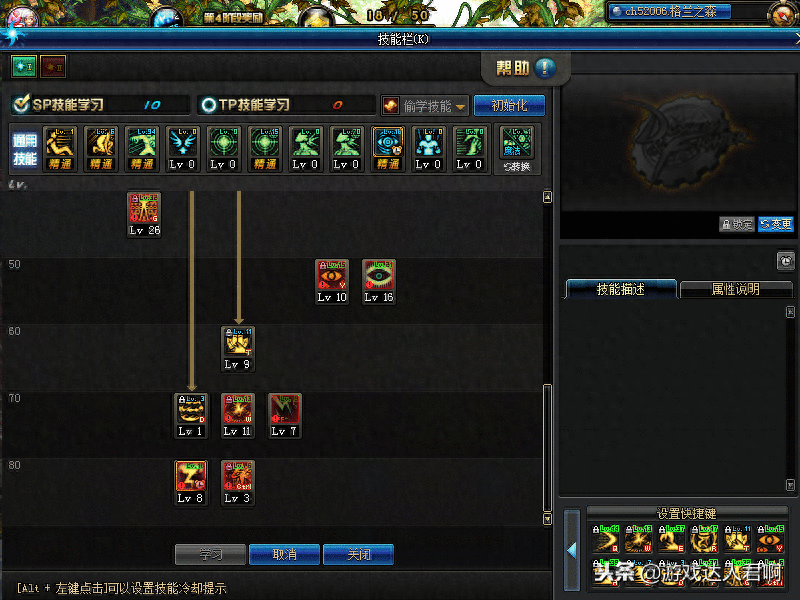Click the 切换 switch skill icon
This screenshot has height=600, width=800.
[x=517, y=146]
